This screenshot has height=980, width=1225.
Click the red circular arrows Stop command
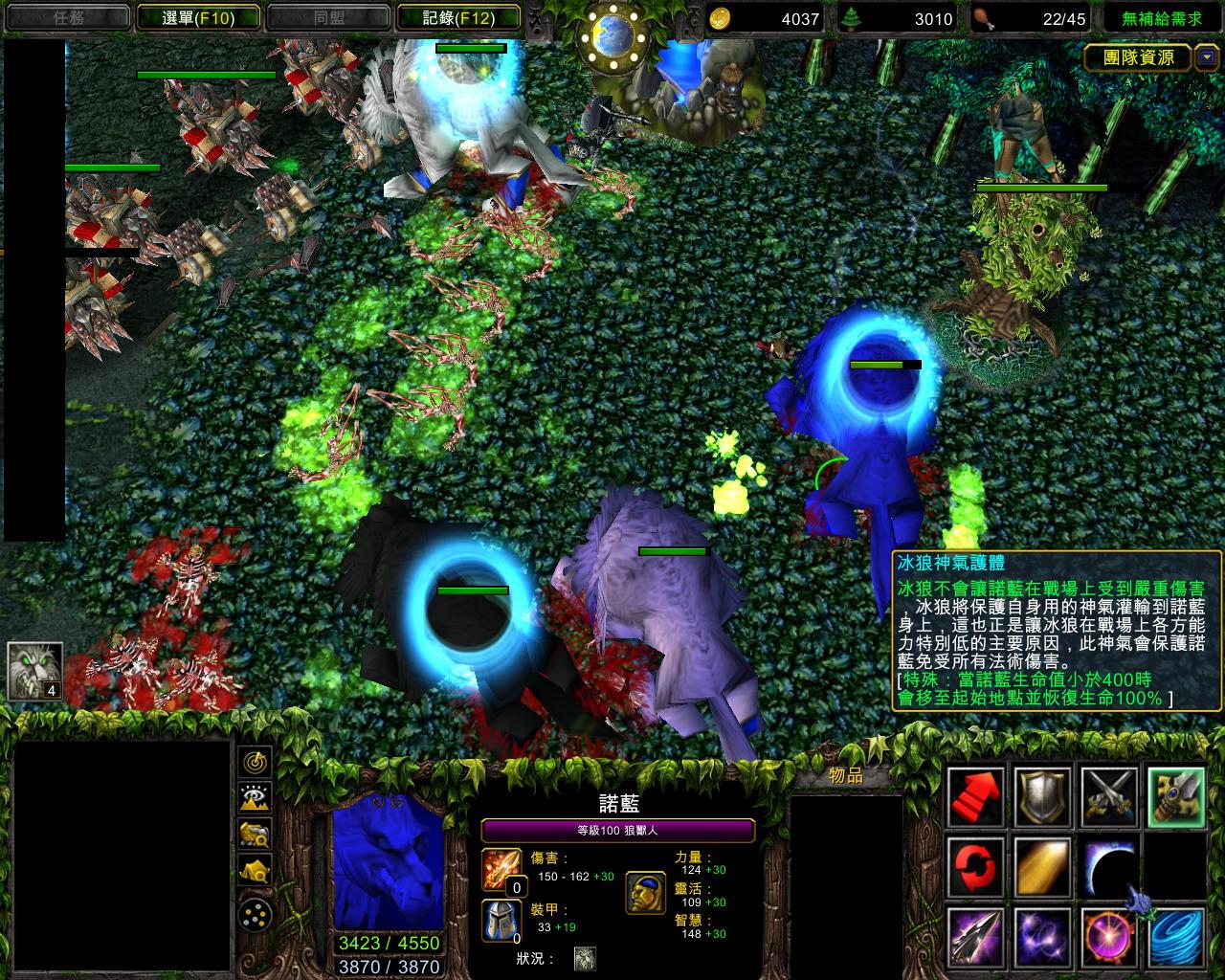tap(975, 865)
